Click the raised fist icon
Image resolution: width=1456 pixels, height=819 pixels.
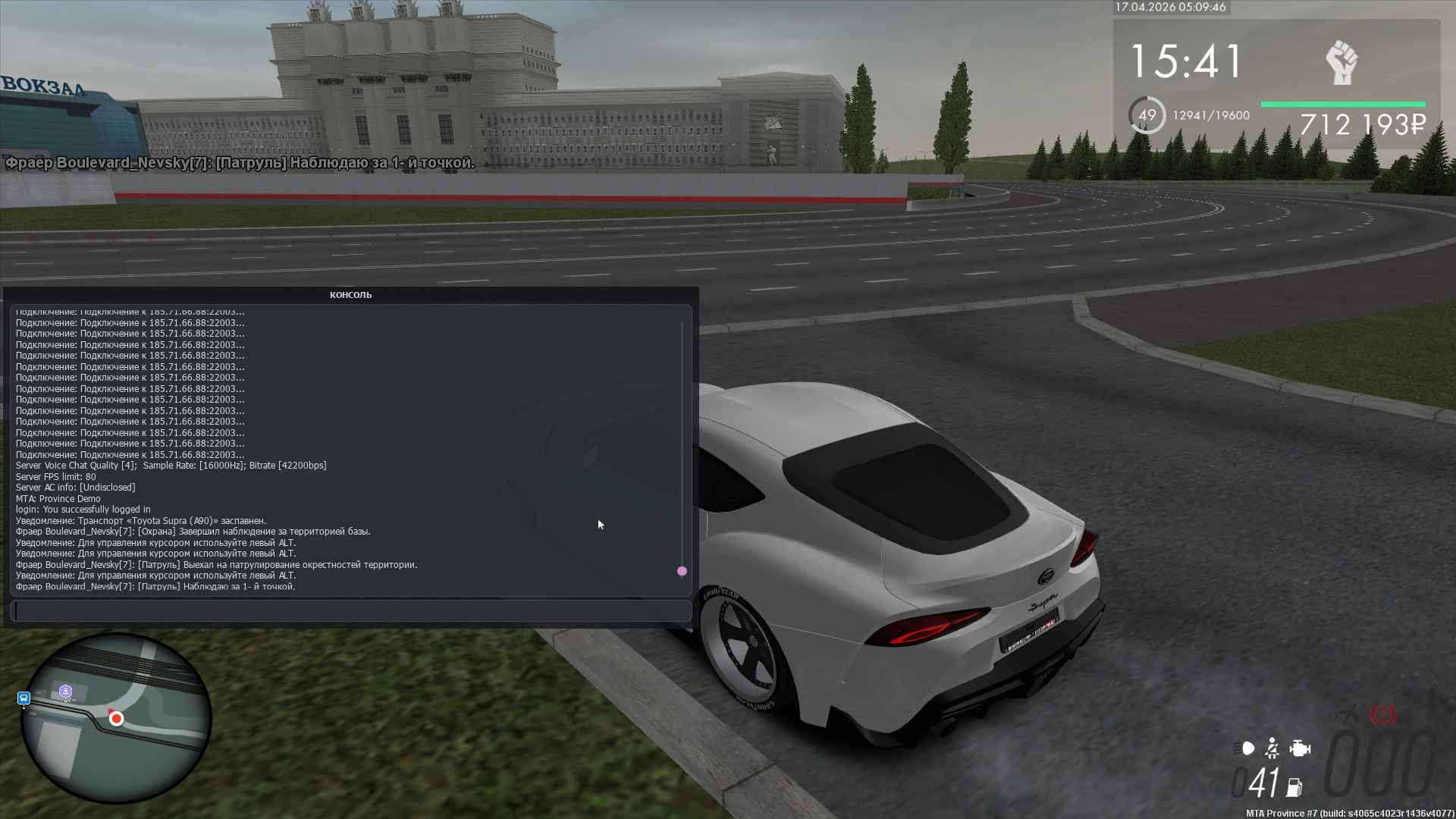point(1341,63)
